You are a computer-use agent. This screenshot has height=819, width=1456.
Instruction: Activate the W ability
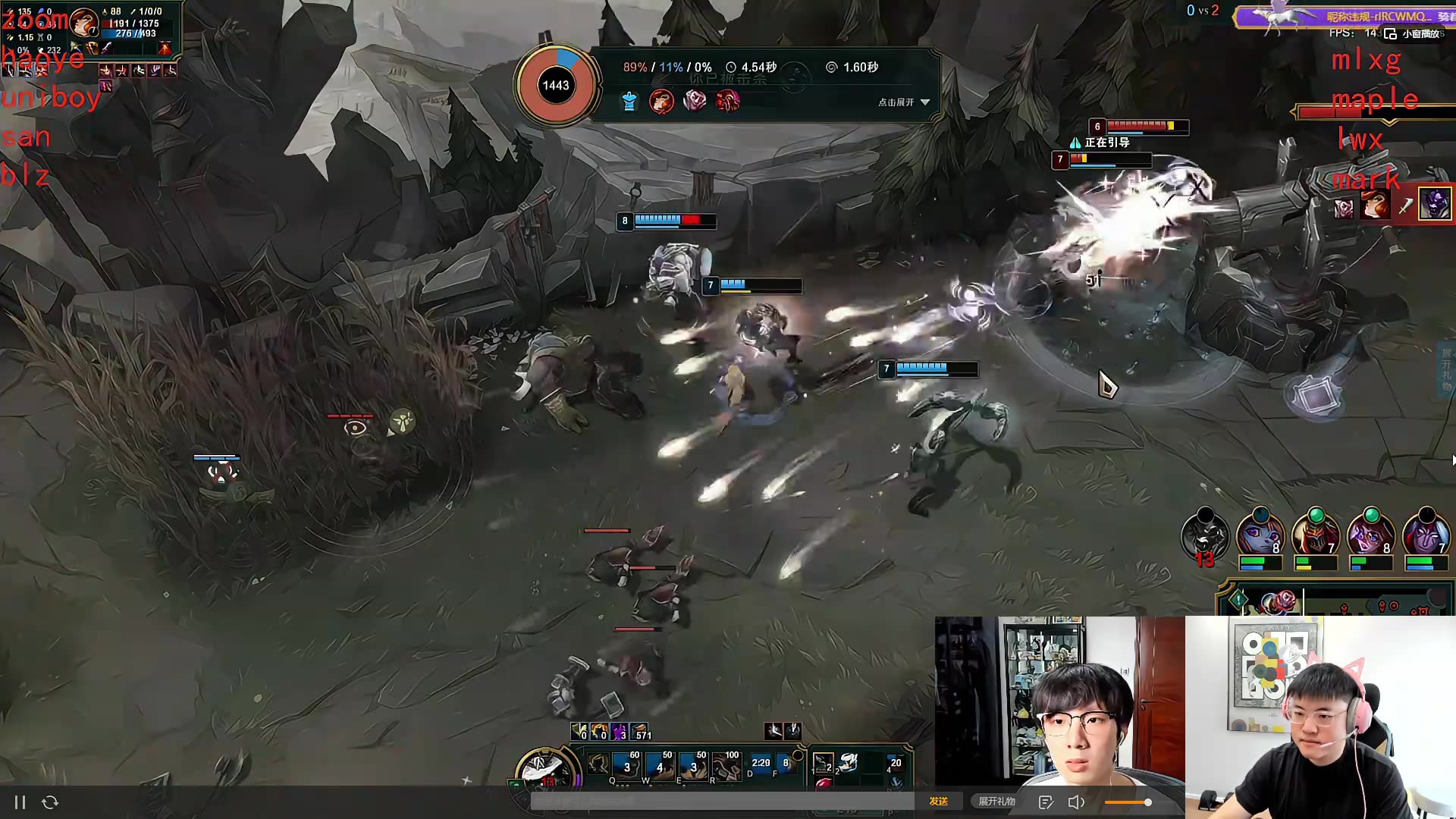coord(659,765)
